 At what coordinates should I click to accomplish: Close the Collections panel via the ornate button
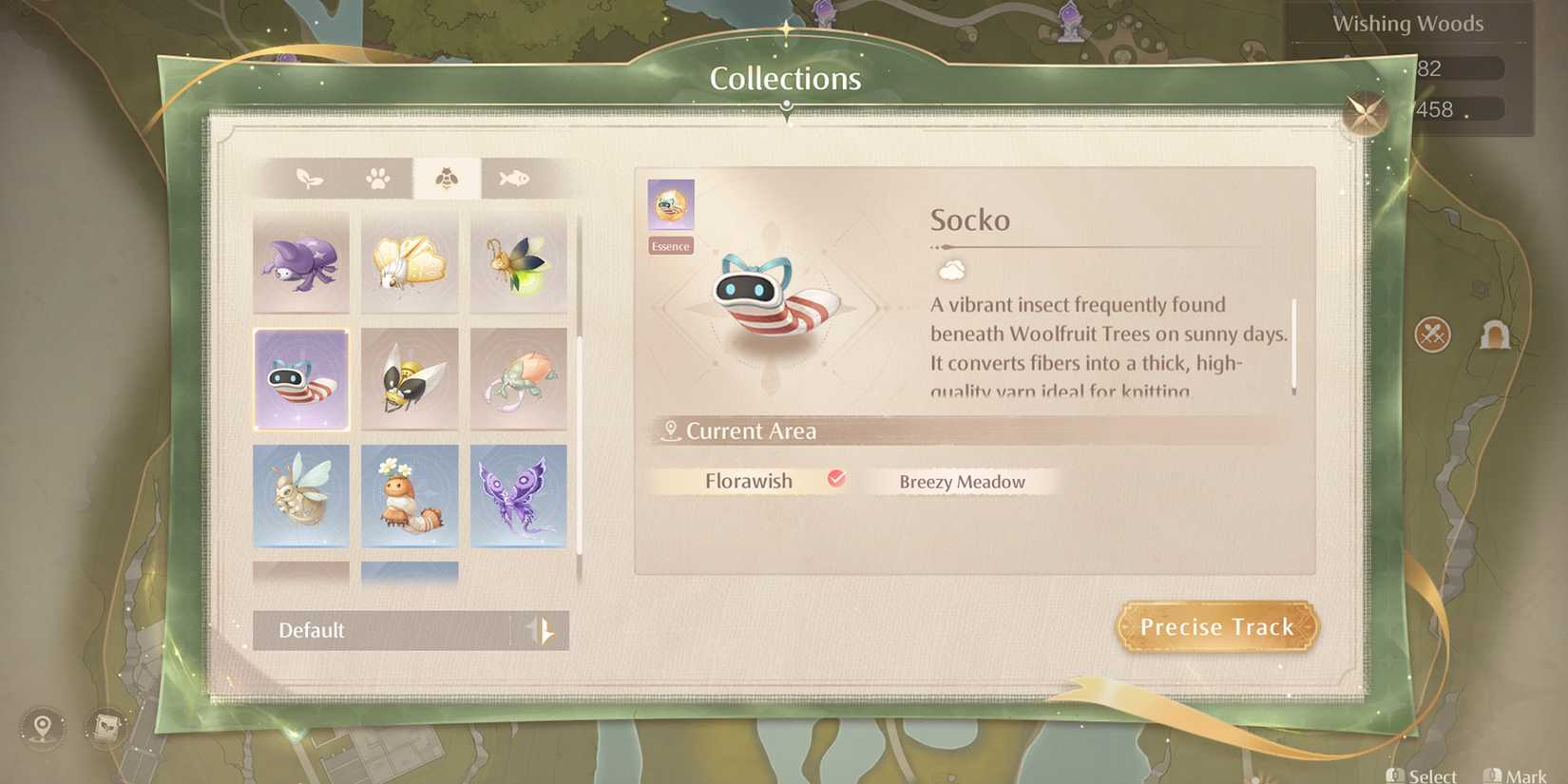(x=1367, y=114)
